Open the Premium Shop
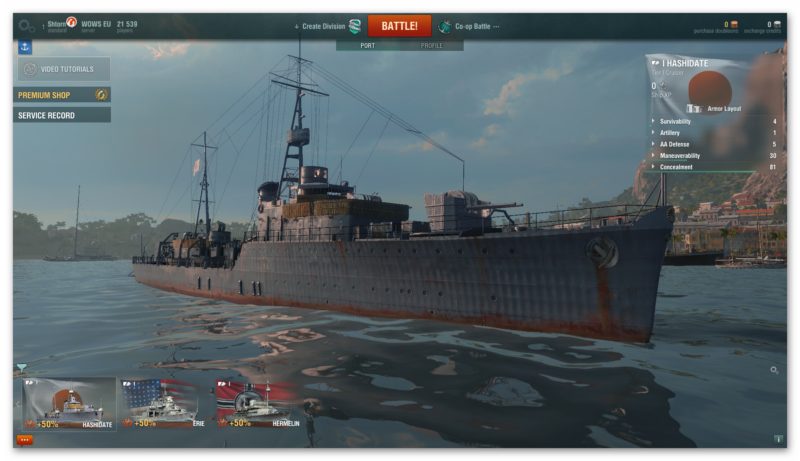 point(62,95)
